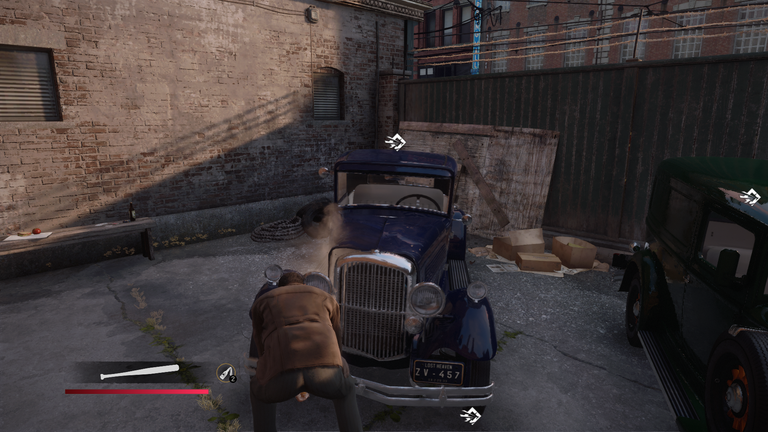Click the circled throwable item icon showing 2
The height and width of the screenshot is (432, 768).
(226, 372)
